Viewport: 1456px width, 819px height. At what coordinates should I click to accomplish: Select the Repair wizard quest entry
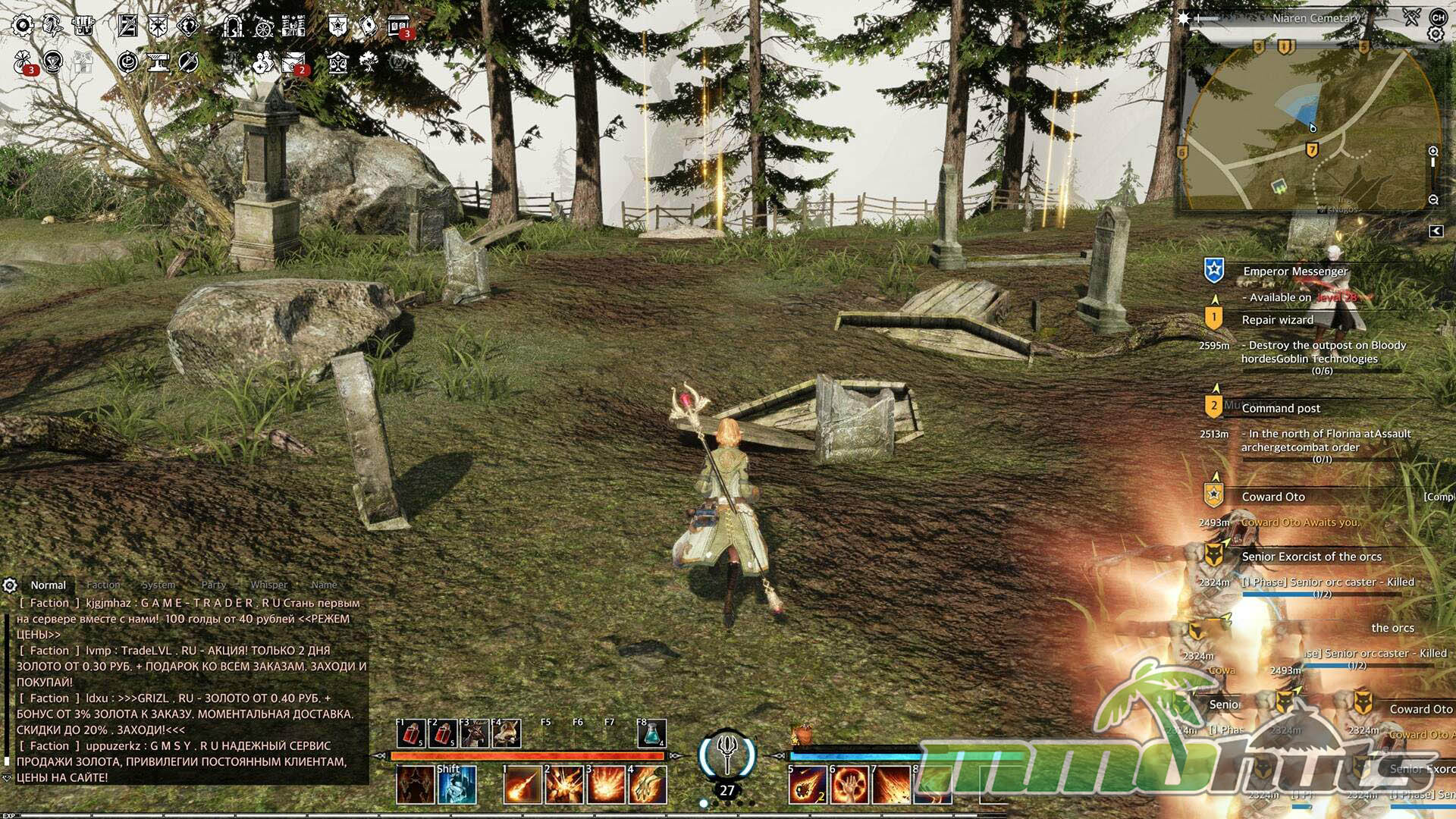pos(1277,320)
